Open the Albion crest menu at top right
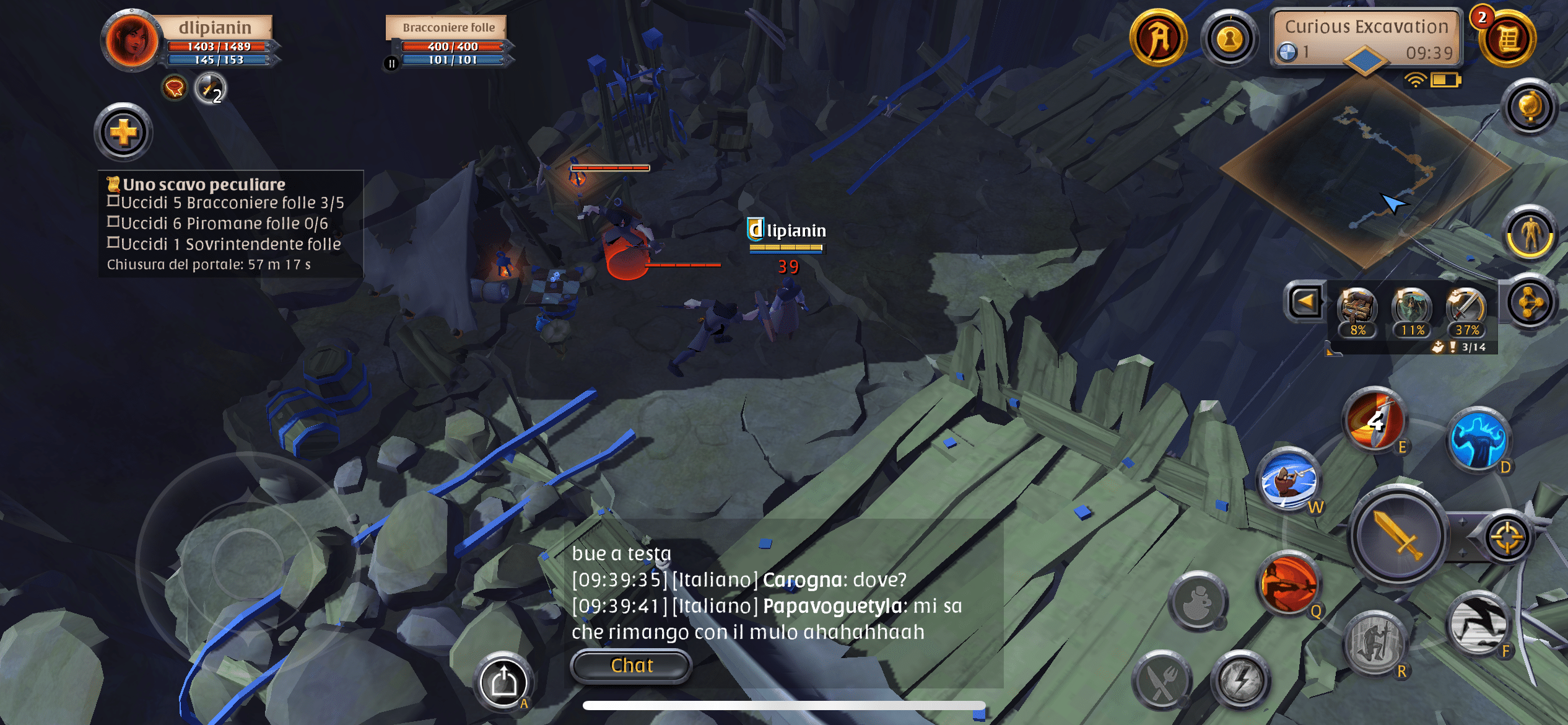The width and height of the screenshot is (1568, 725). [x=1161, y=37]
